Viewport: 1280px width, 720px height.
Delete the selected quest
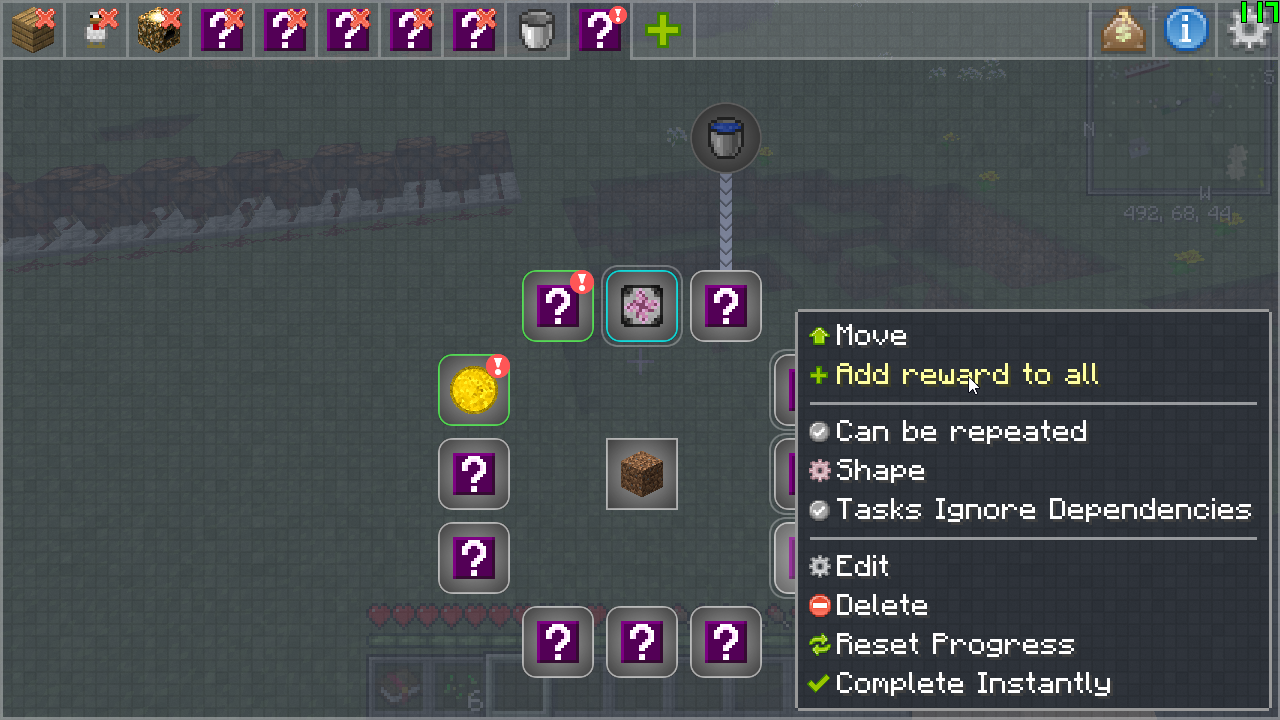tap(880, 606)
